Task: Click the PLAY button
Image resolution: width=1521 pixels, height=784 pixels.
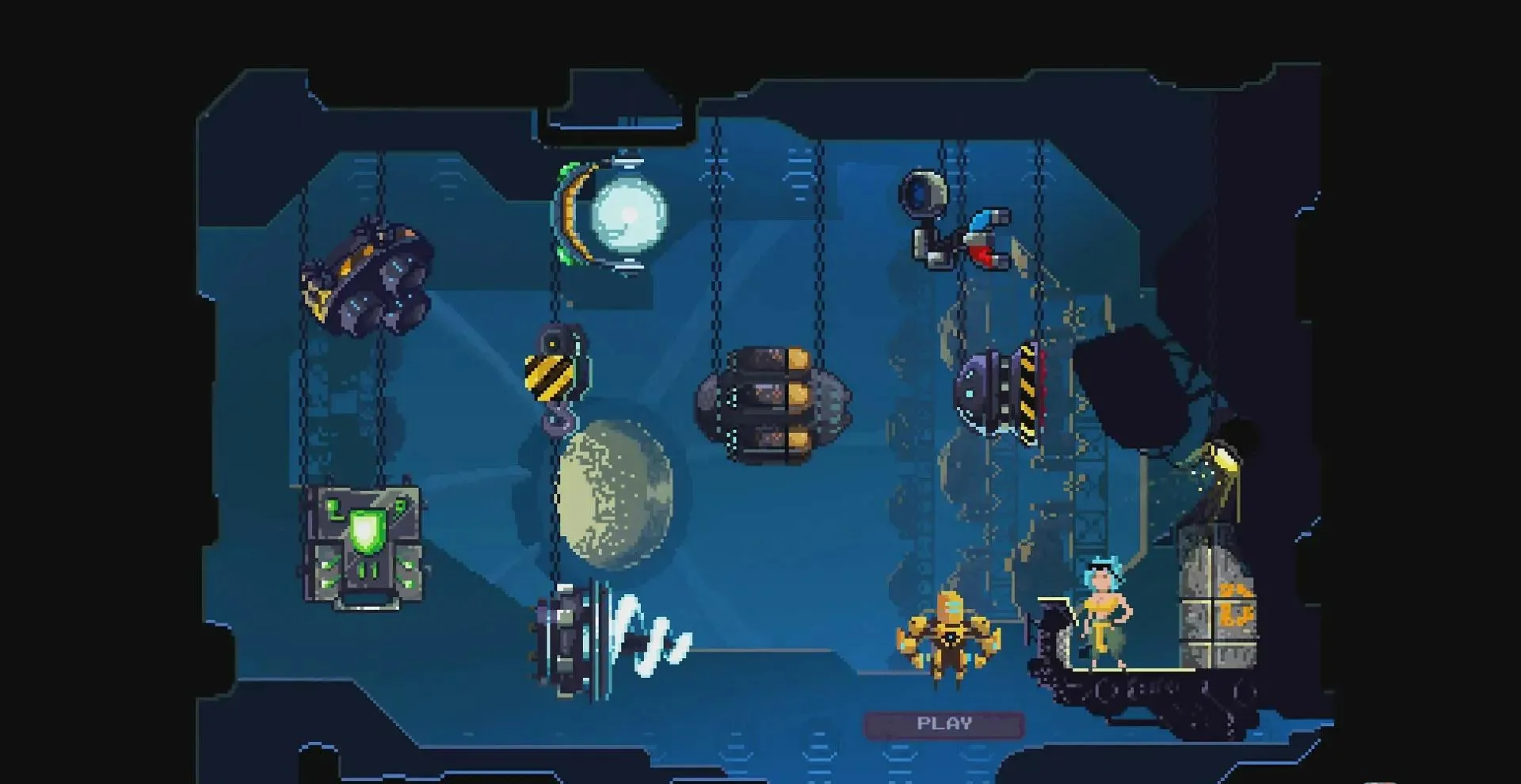Action: (x=943, y=724)
